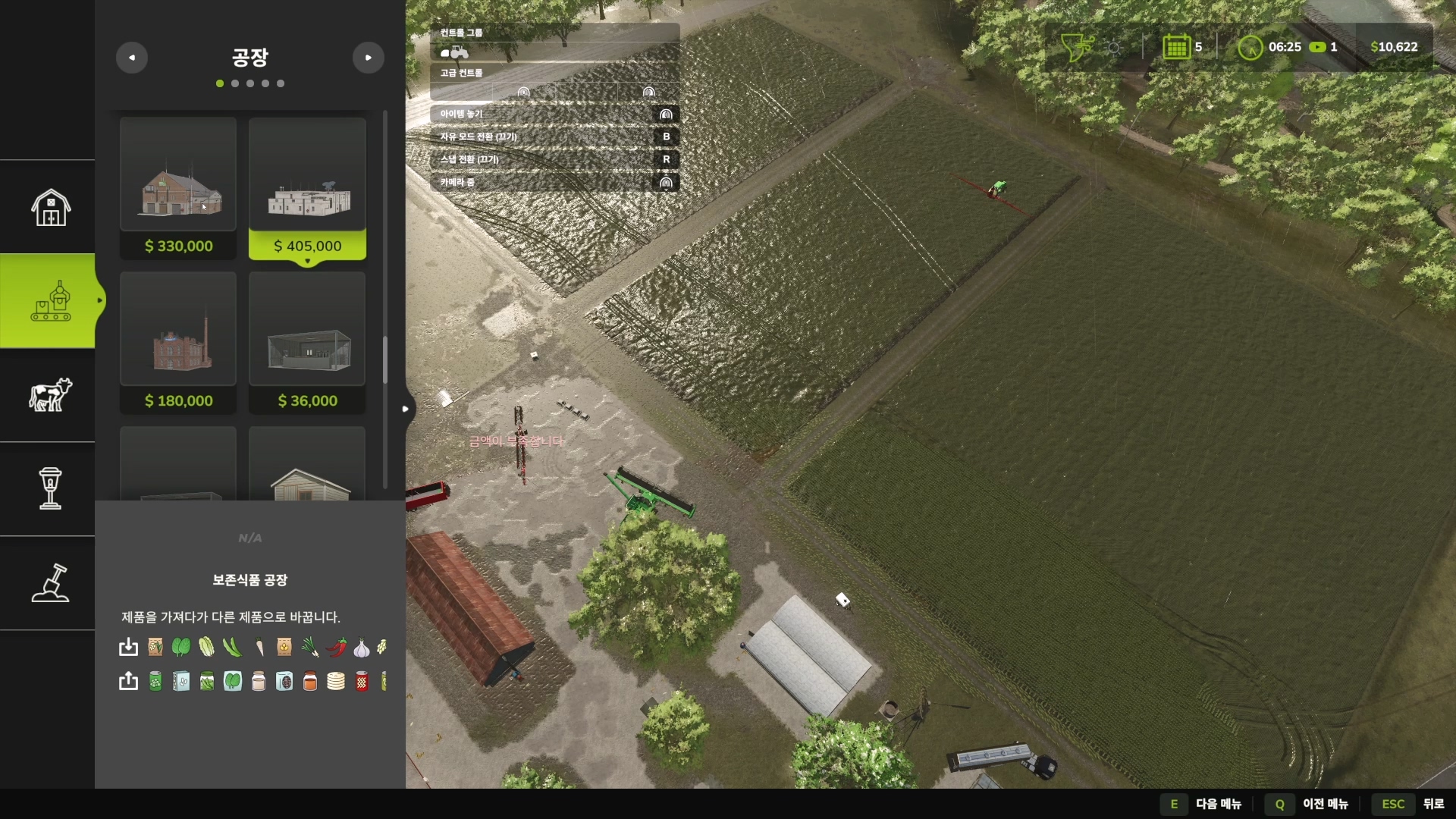The height and width of the screenshot is (819, 1456).
Task: Open the animals cow category
Action: 50,394
